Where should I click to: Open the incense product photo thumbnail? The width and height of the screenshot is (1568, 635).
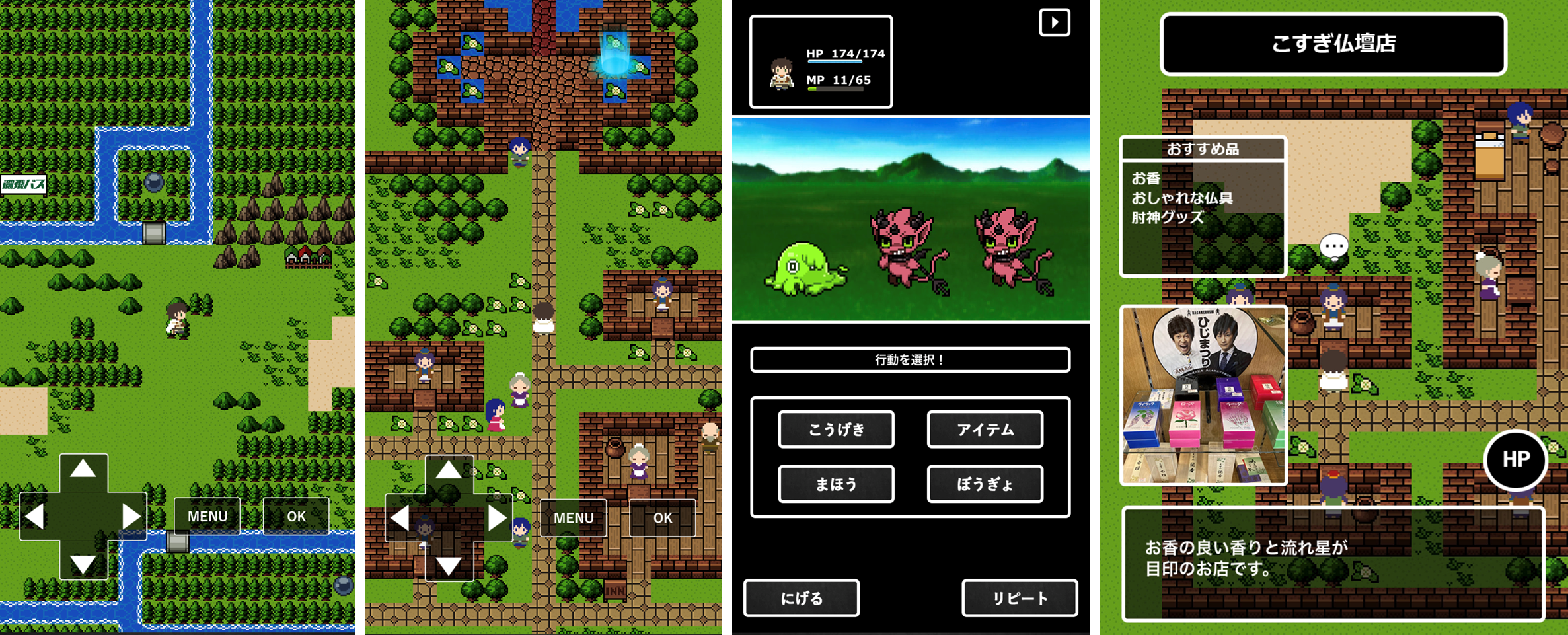(1203, 395)
